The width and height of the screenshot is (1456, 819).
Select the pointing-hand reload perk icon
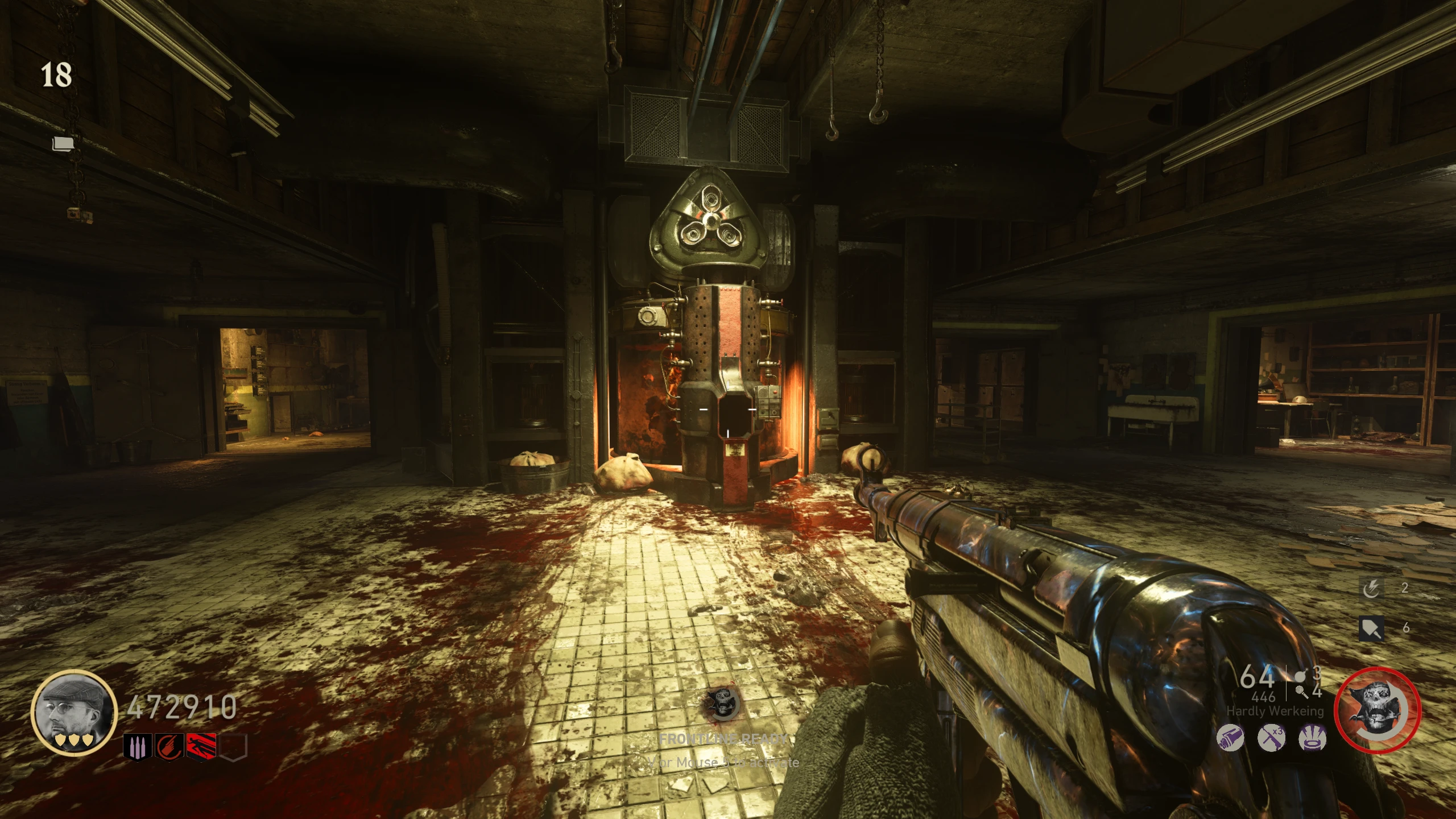[x=170, y=747]
